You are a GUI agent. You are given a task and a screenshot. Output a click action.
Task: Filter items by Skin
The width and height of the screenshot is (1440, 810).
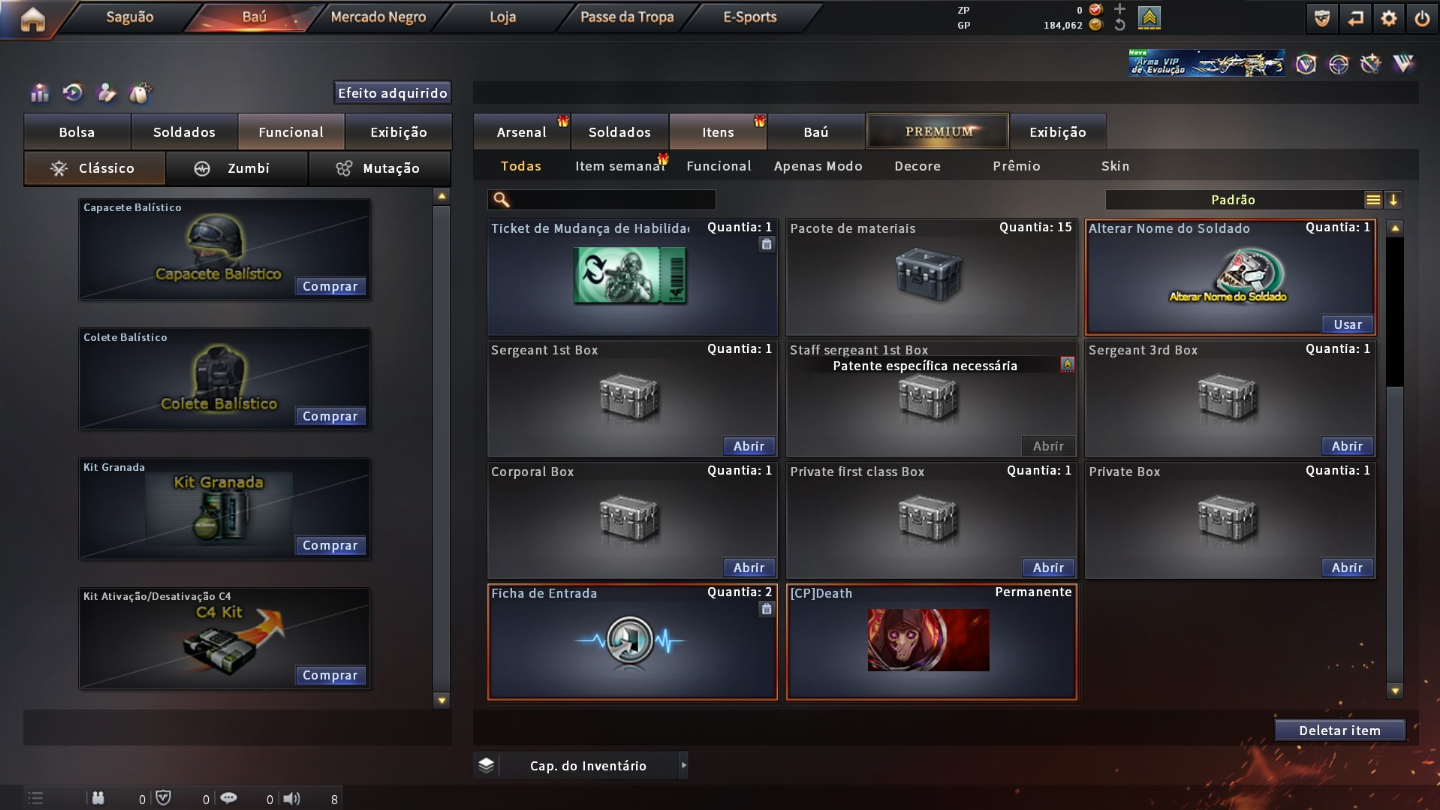[x=1115, y=166]
